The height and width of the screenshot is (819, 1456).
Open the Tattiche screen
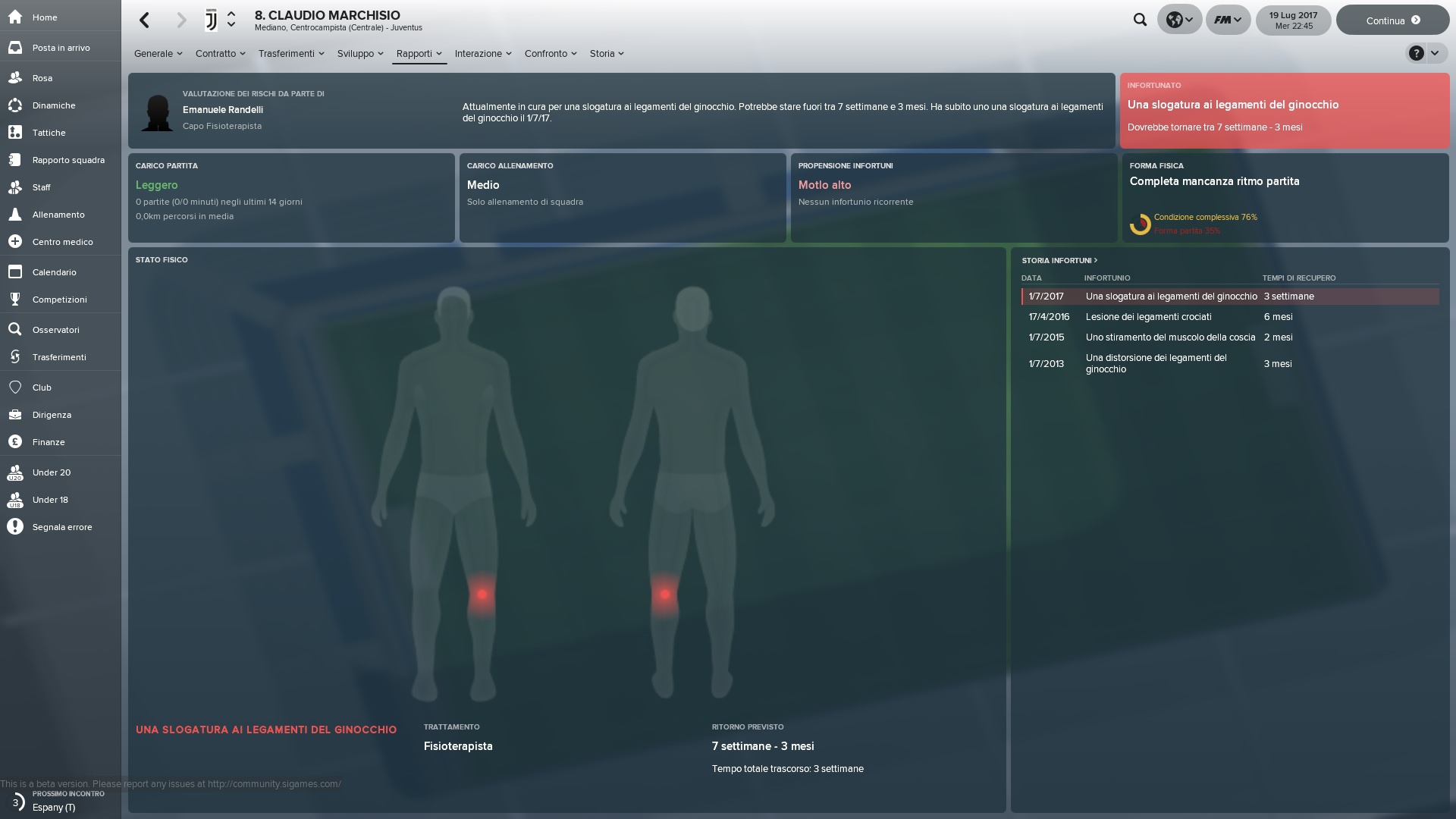(49, 133)
